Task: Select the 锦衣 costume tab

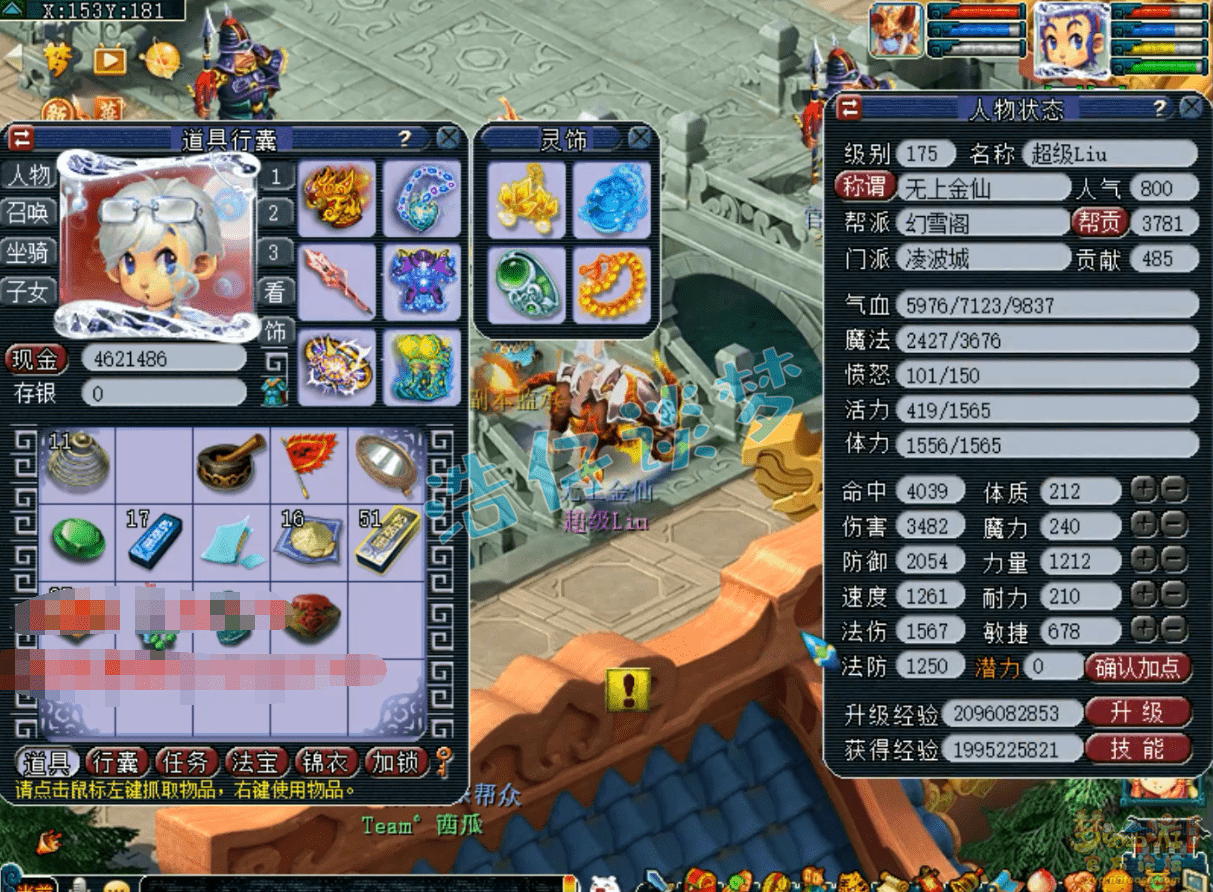Action: point(327,763)
